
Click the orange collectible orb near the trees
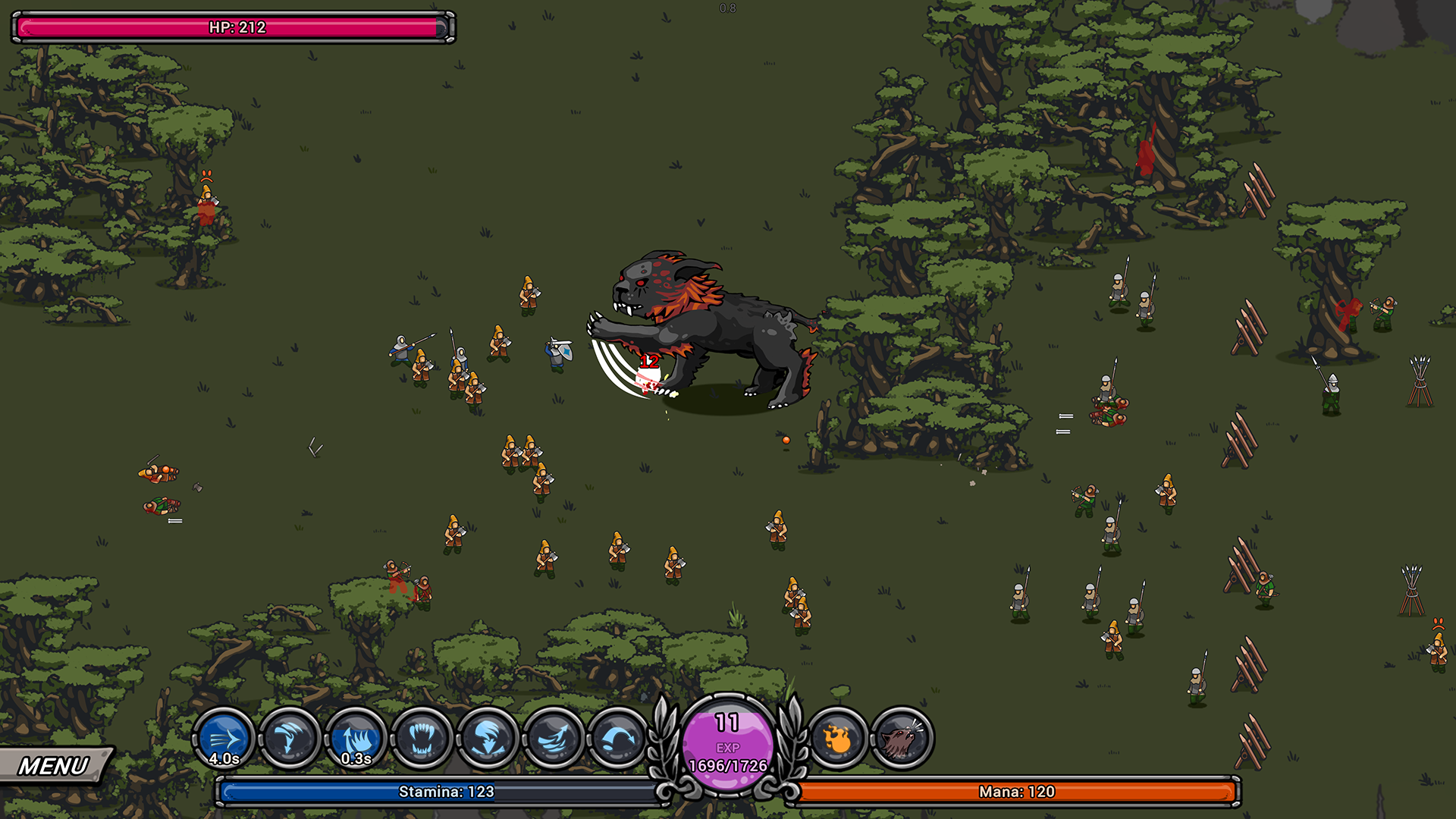[785, 438]
